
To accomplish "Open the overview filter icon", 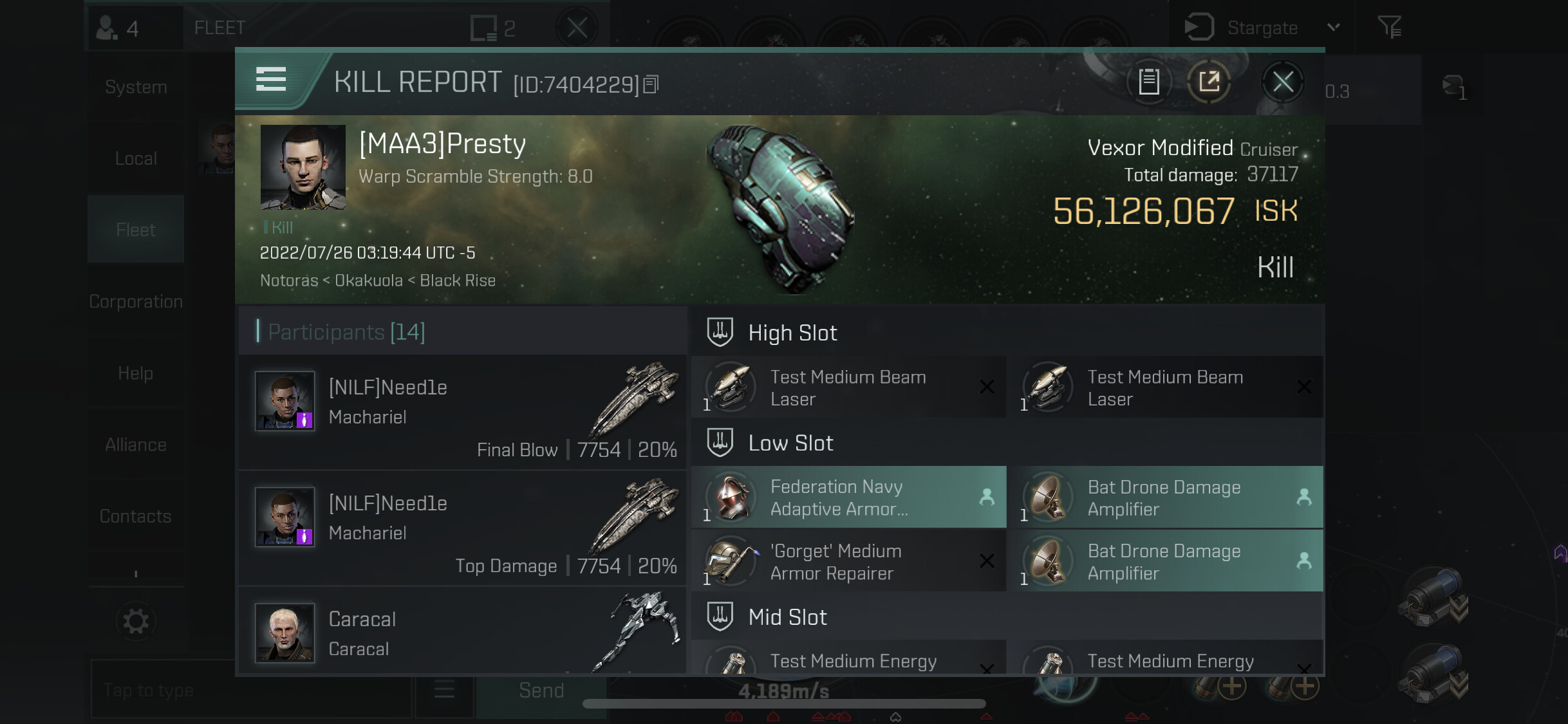I will [x=1389, y=28].
